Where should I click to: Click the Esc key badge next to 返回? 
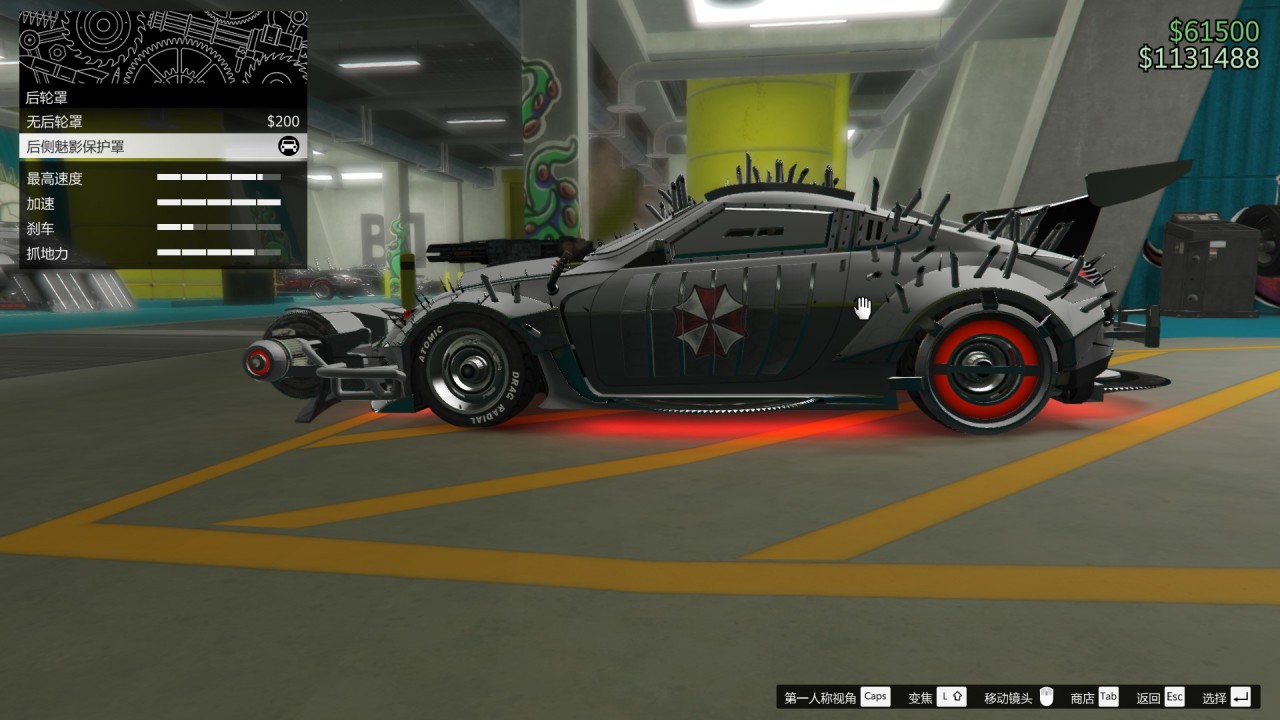[1173, 696]
